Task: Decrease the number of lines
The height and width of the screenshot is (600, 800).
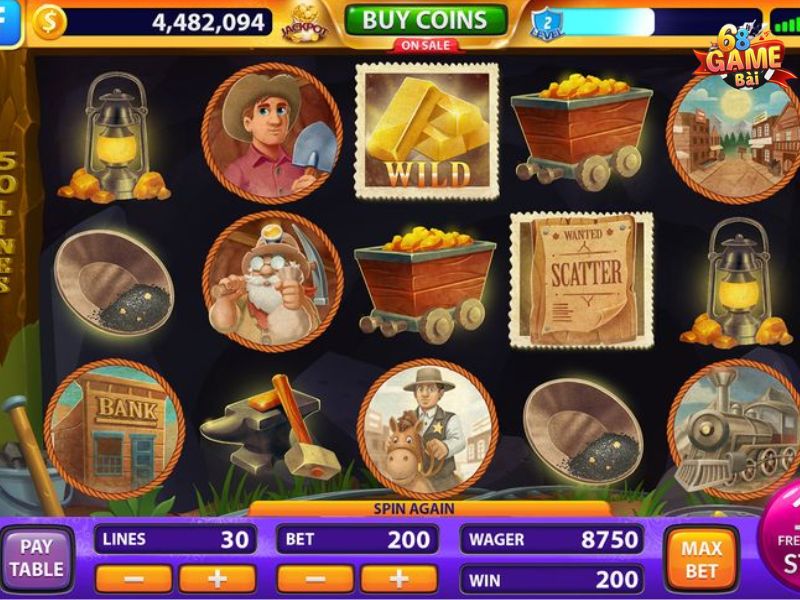Action: pyautogui.click(x=133, y=578)
